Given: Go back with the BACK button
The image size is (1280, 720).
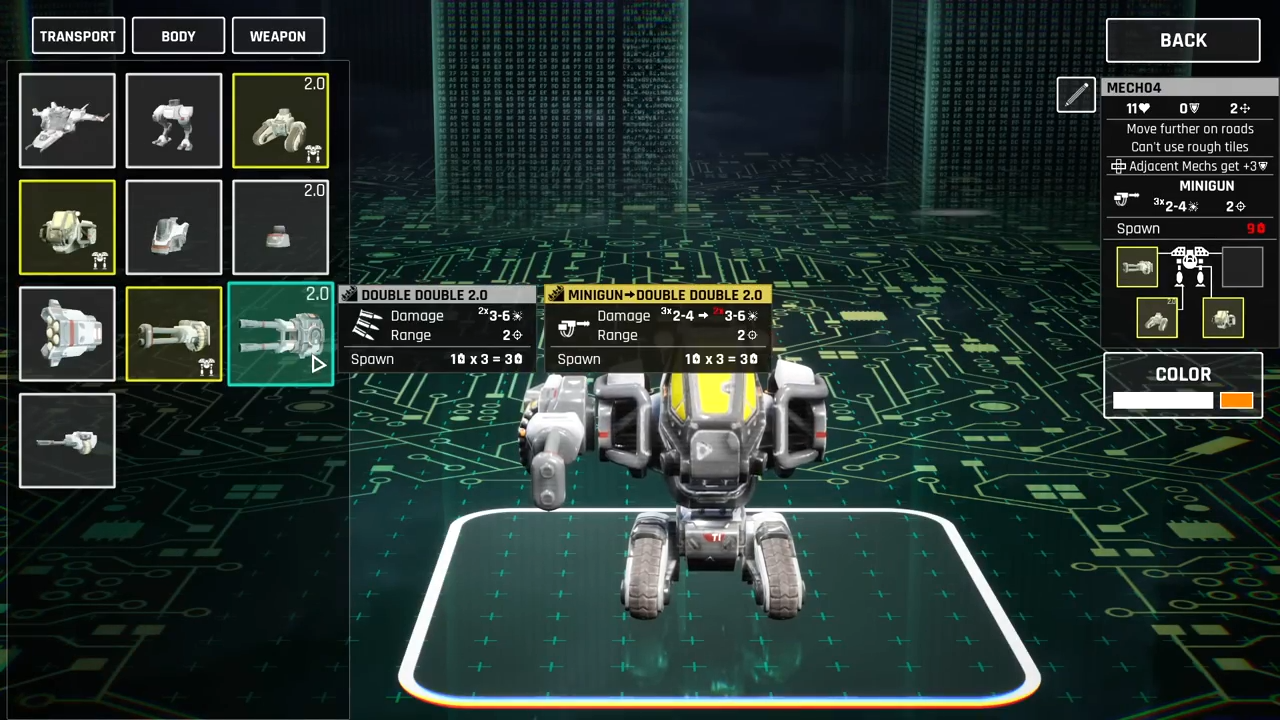Looking at the screenshot, I should pyautogui.click(x=1183, y=40).
